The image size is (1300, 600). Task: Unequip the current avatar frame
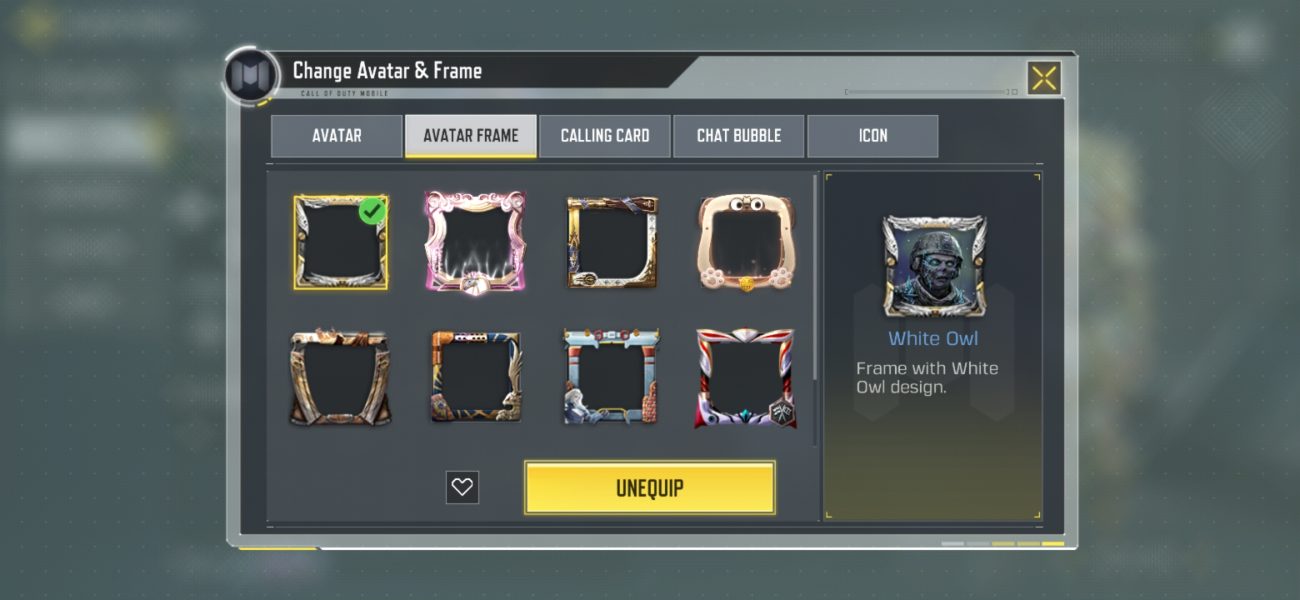click(650, 488)
